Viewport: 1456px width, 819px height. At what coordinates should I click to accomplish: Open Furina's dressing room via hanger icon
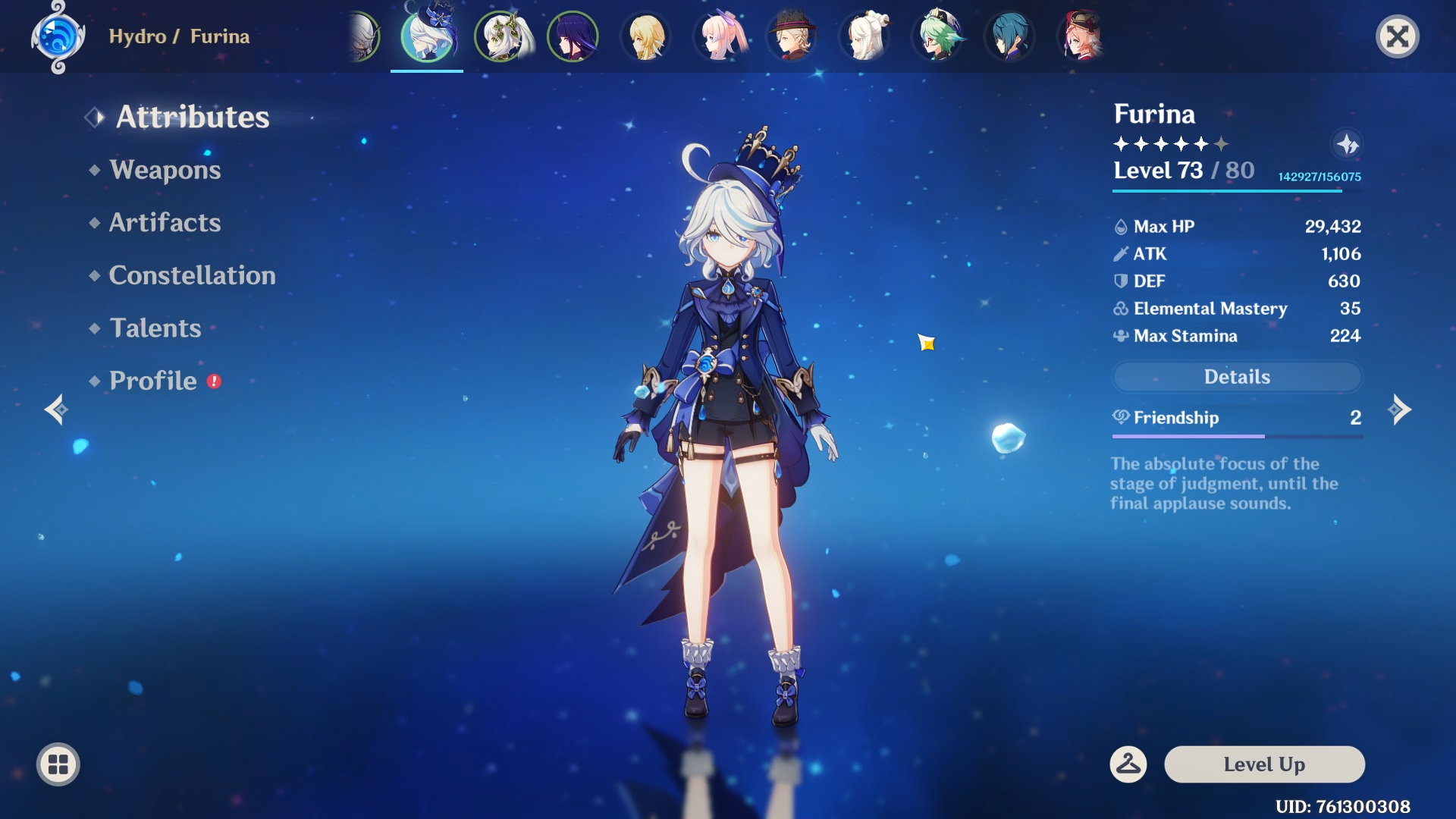(1128, 764)
